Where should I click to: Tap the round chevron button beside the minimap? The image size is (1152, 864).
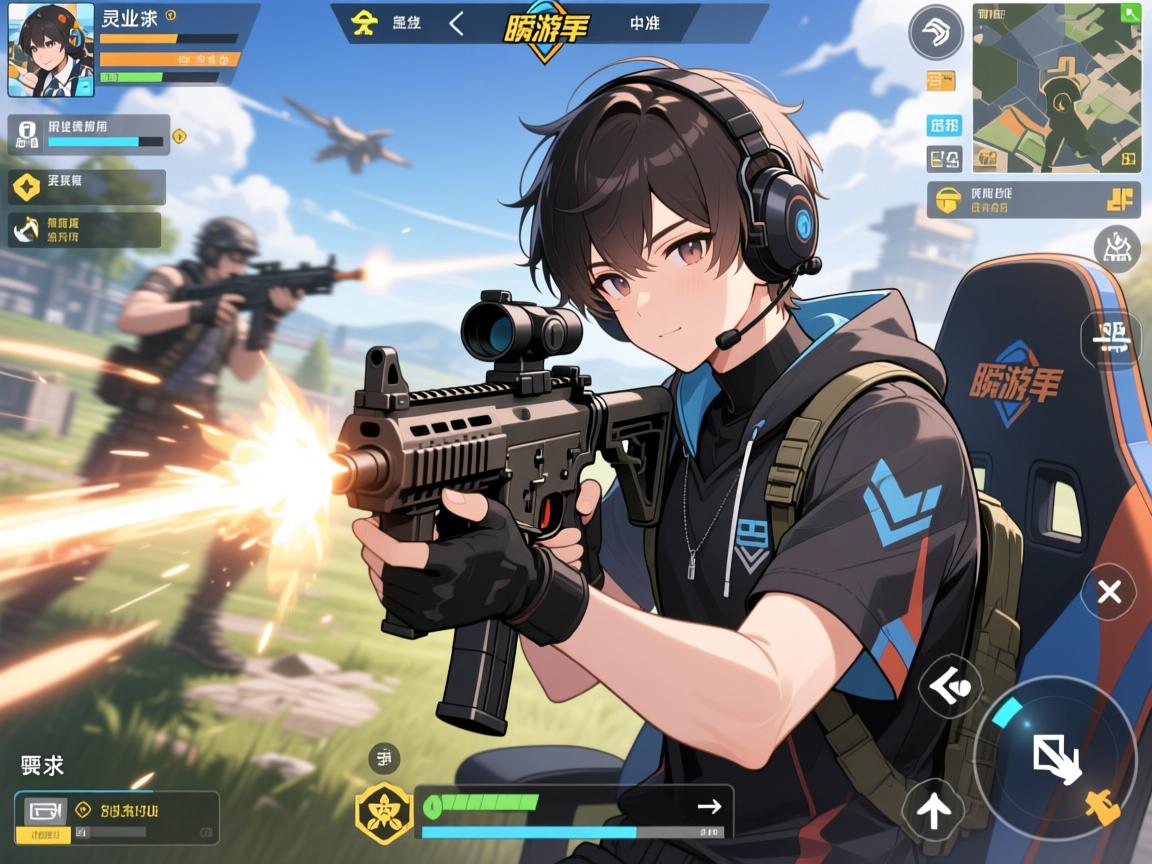tap(935, 33)
